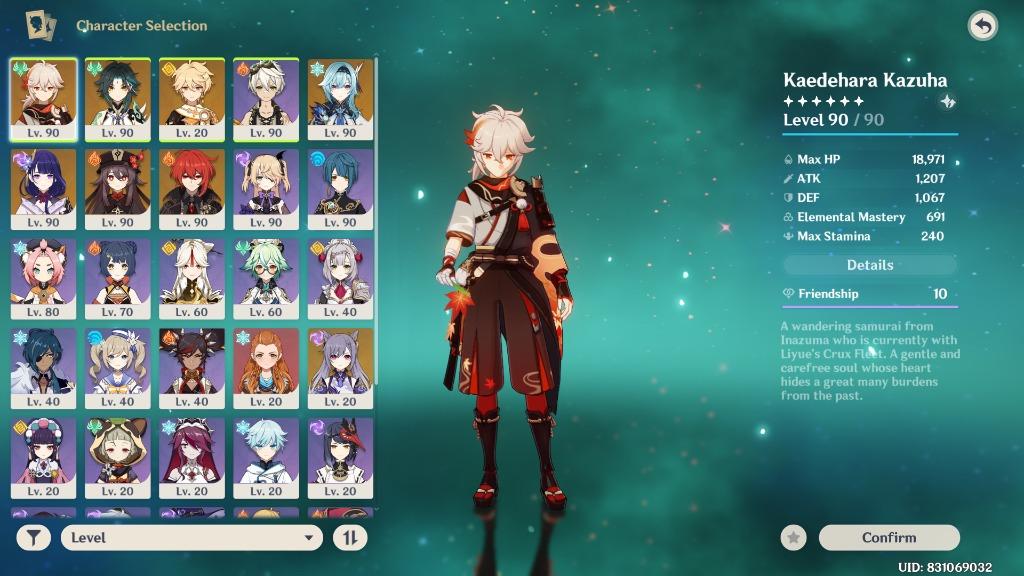Confirm the character selection
This screenshot has width=1024, height=576.
(x=888, y=538)
